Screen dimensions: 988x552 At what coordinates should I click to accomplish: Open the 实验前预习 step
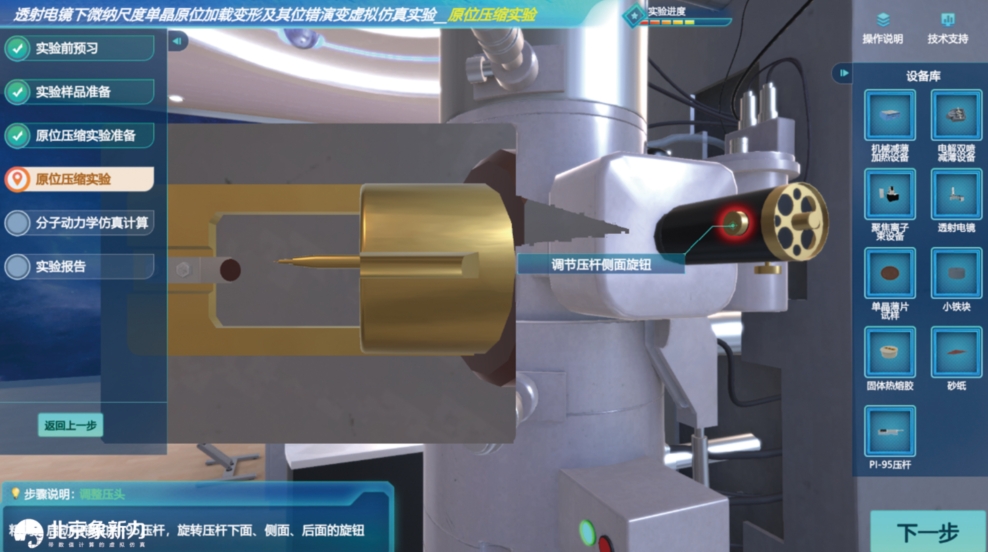(x=80, y=48)
